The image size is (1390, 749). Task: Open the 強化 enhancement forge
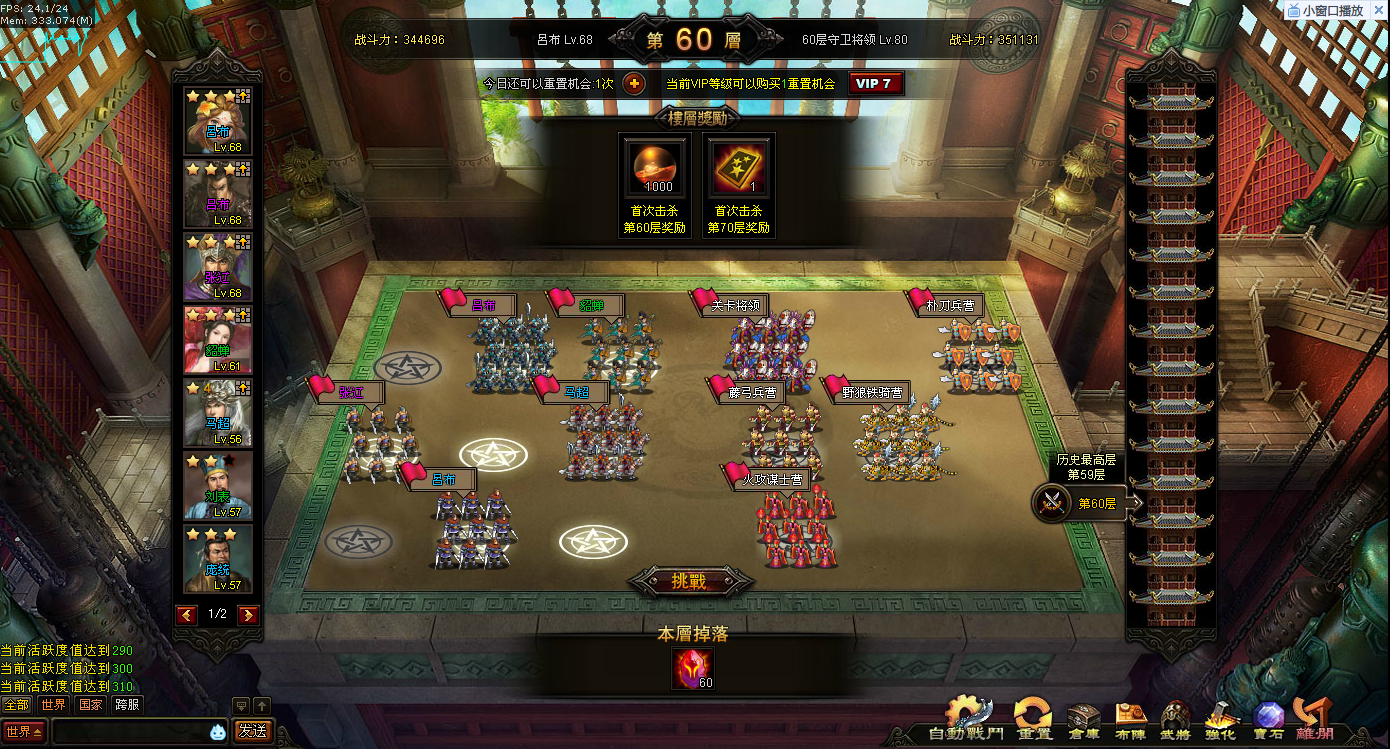(1221, 720)
